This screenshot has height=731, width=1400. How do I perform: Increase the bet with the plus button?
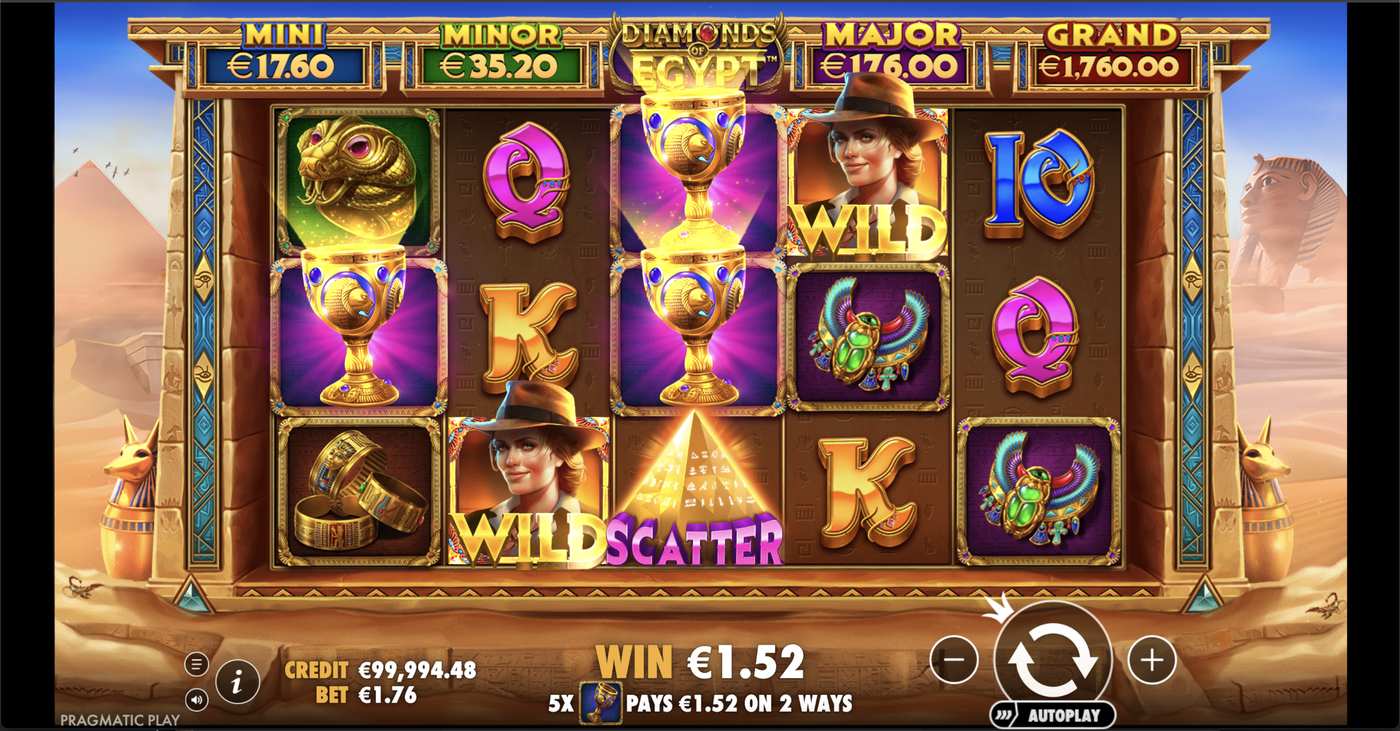click(1150, 659)
